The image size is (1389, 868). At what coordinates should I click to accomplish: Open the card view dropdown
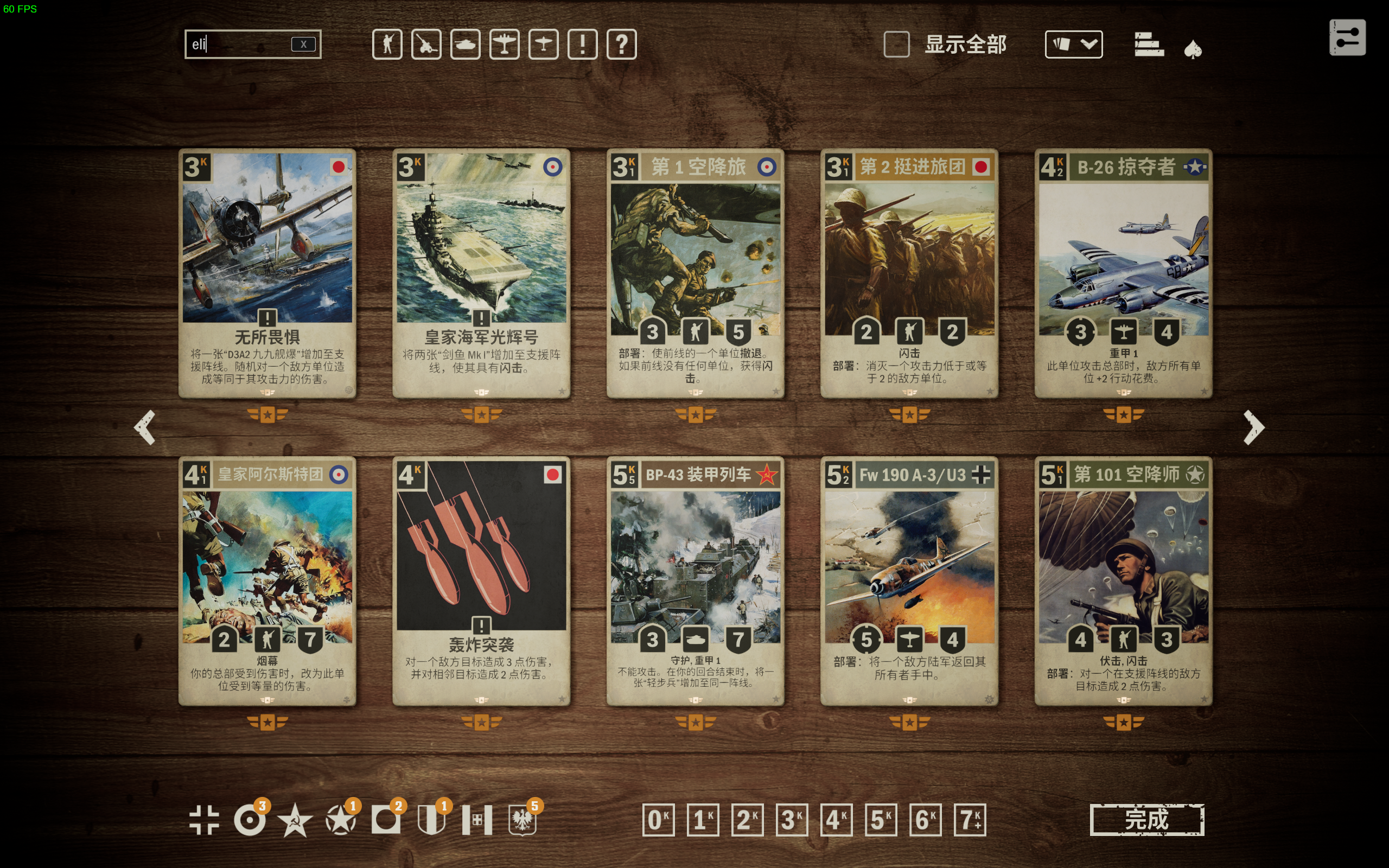(x=1073, y=44)
